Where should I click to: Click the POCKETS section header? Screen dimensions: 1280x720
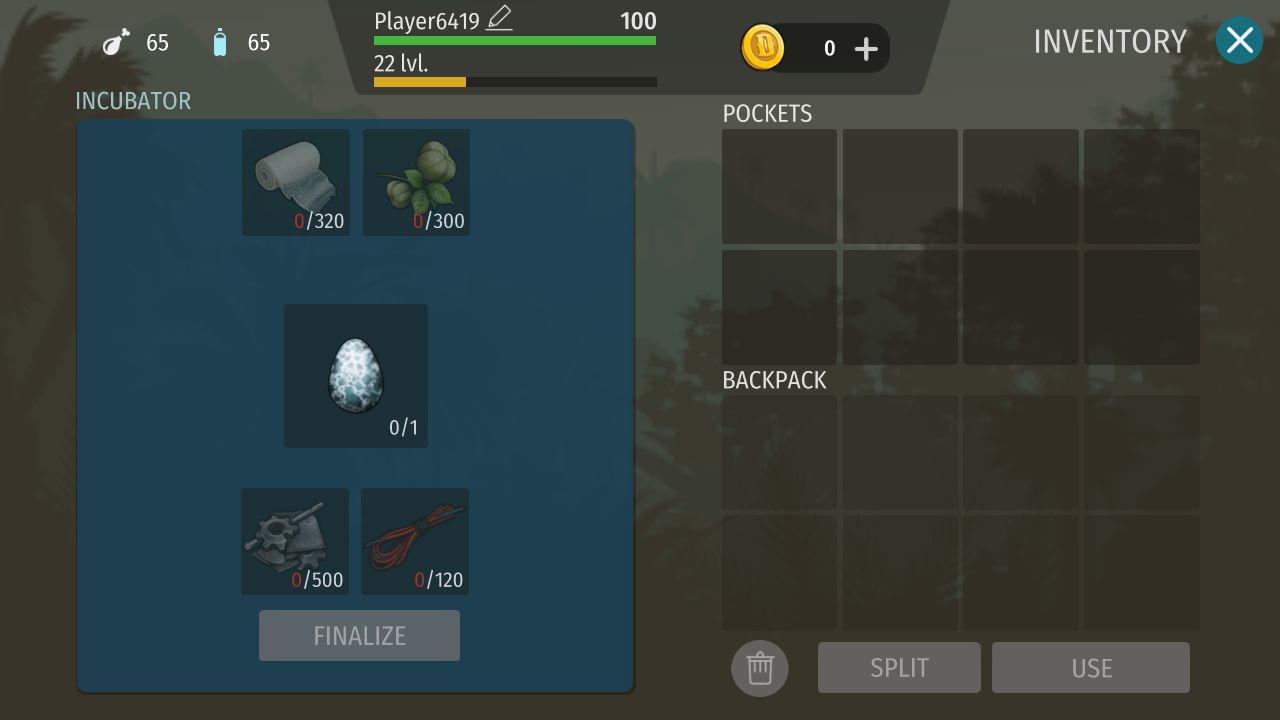[x=767, y=114]
